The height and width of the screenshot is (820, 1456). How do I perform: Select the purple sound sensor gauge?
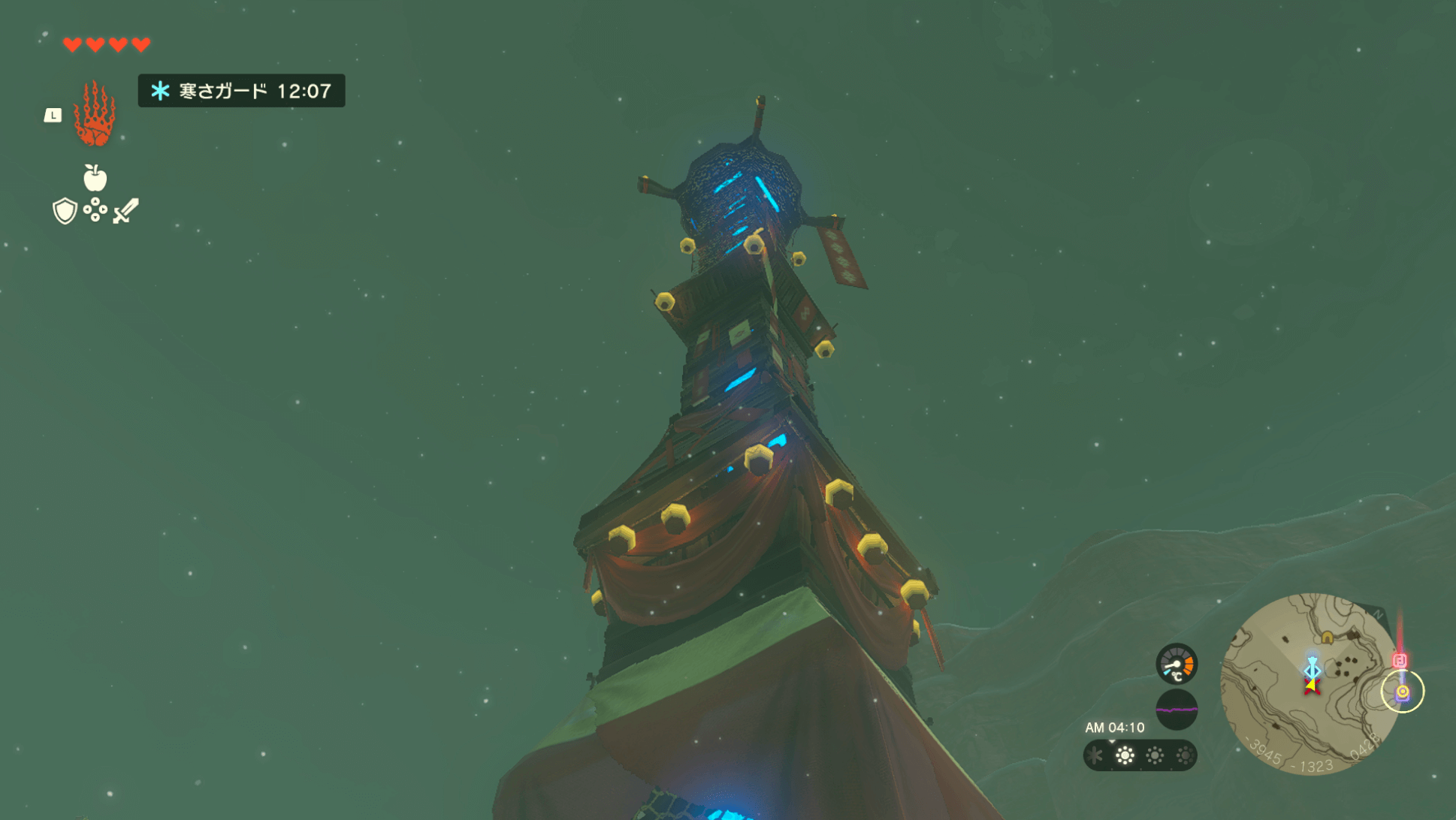coord(1177,710)
